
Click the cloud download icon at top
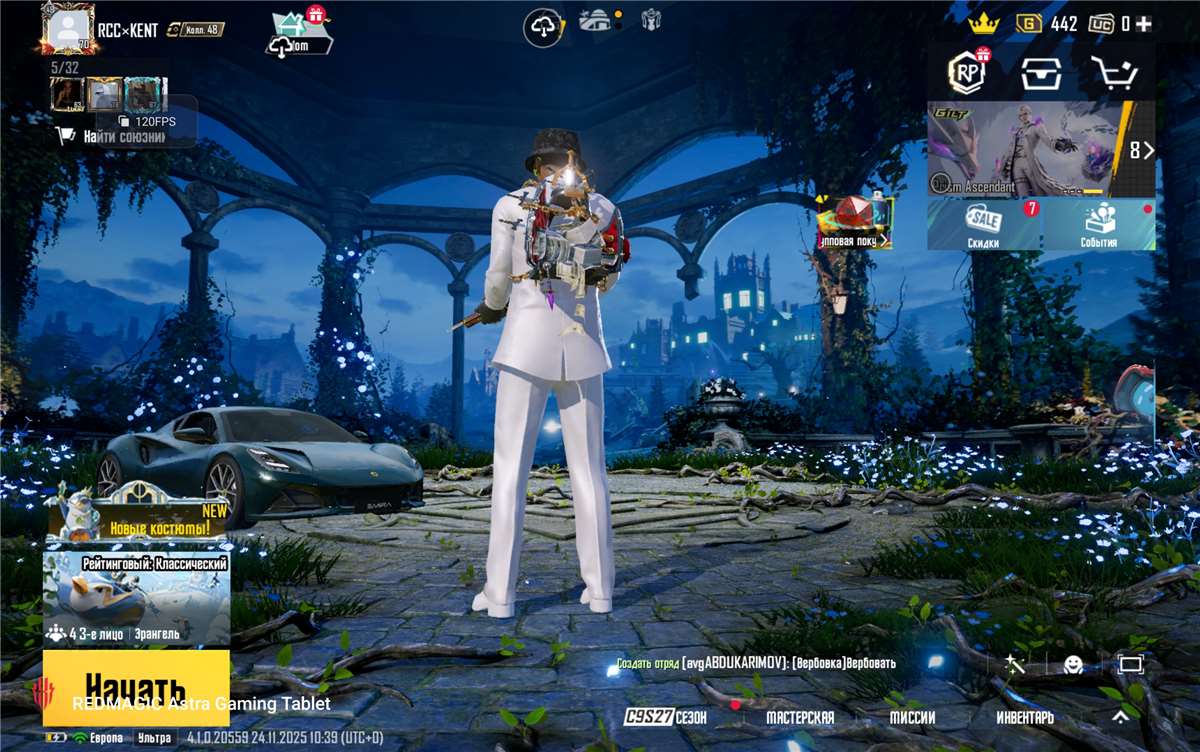[x=543, y=27]
